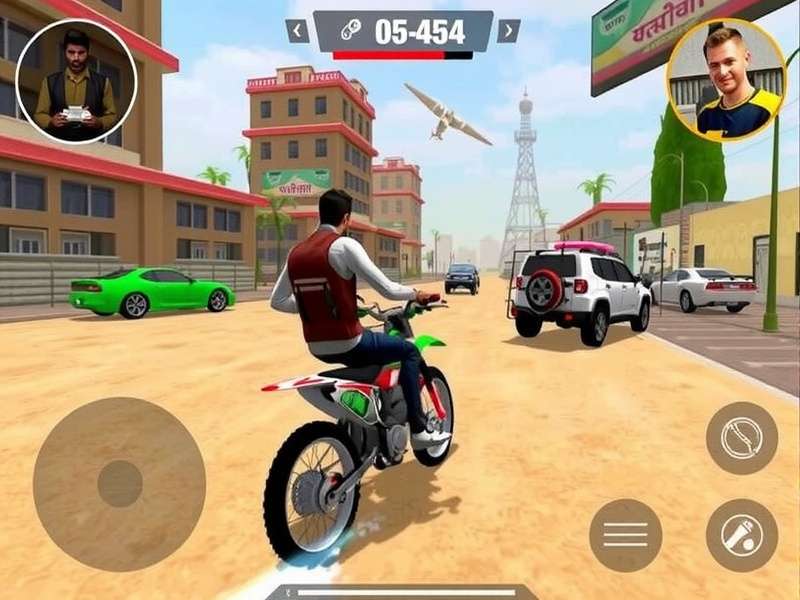Open the avatar portrait of the man holding a controller

coord(76,81)
